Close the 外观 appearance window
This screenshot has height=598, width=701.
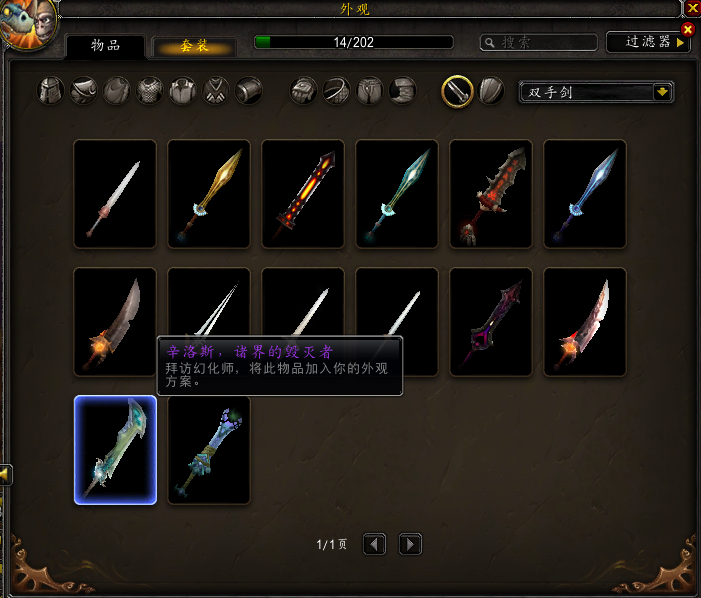692,7
